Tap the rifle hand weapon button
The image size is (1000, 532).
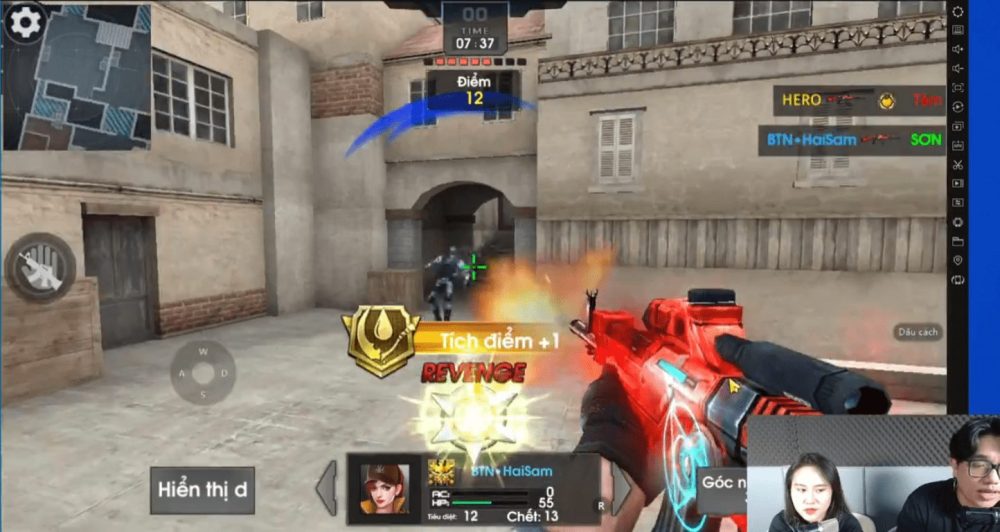(40, 268)
